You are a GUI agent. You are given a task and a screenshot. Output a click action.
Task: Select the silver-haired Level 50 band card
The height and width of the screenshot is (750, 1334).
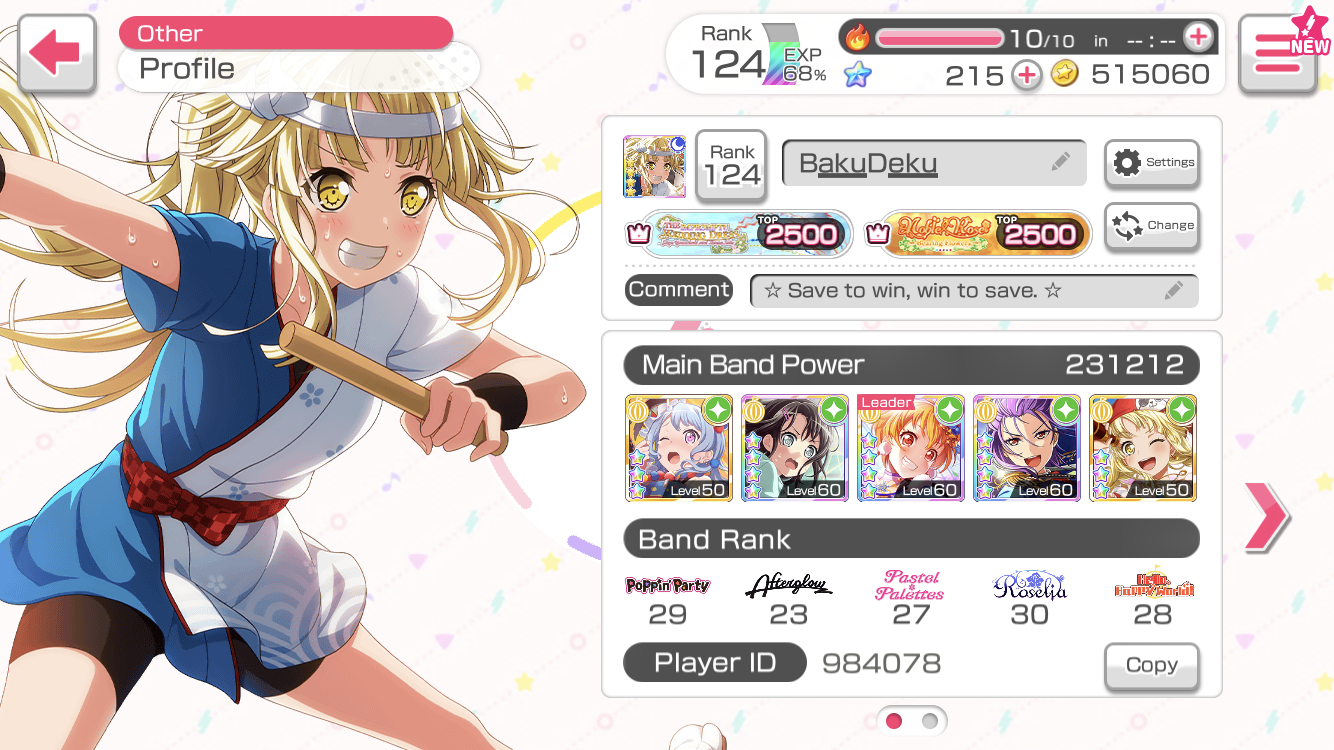[x=679, y=448]
